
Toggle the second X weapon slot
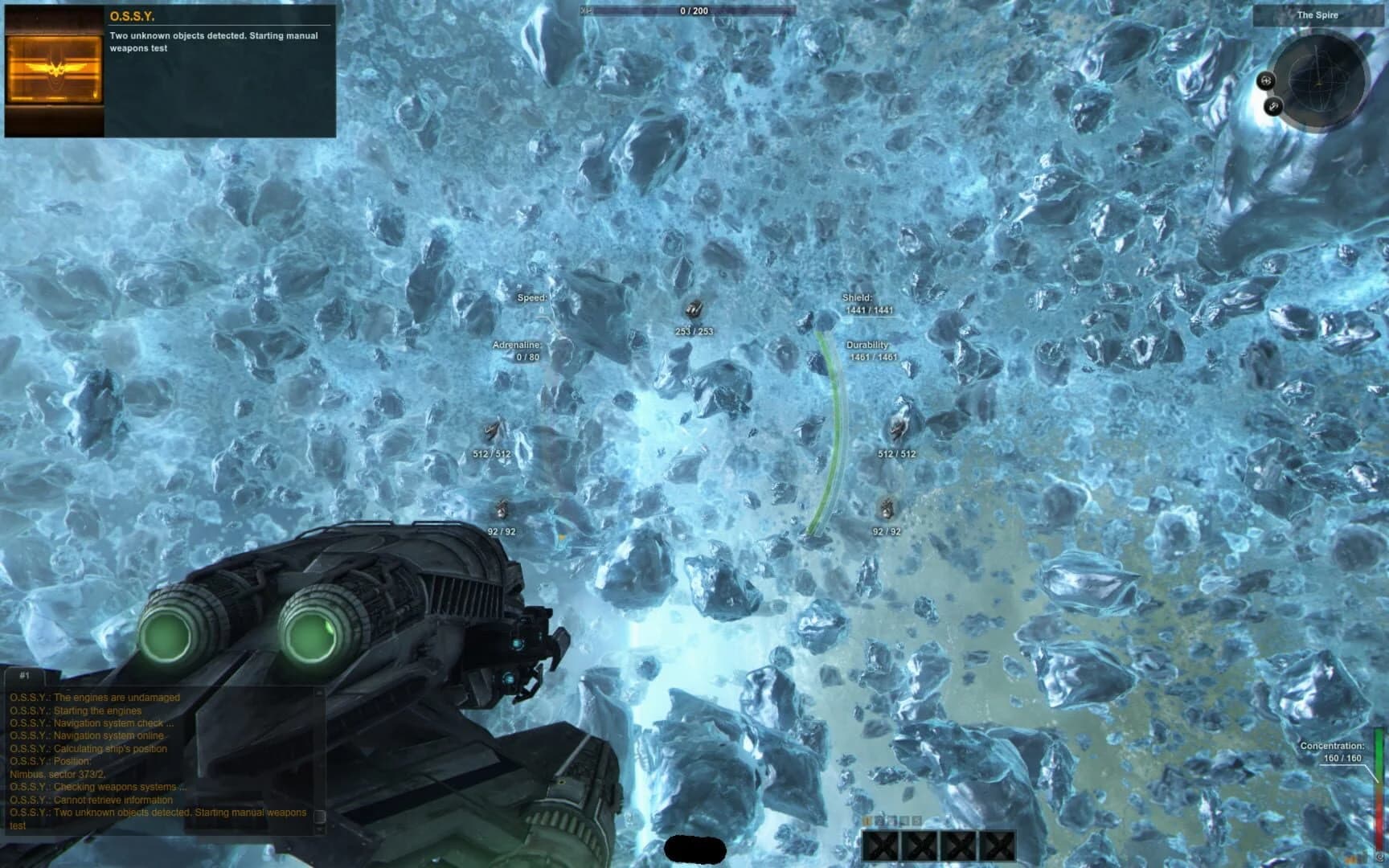(x=919, y=845)
